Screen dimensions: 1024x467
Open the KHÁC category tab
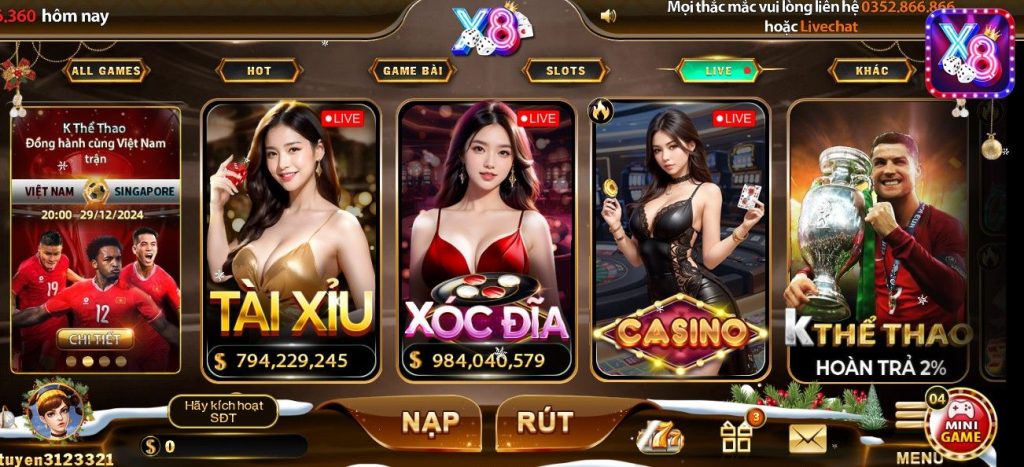(x=872, y=71)
